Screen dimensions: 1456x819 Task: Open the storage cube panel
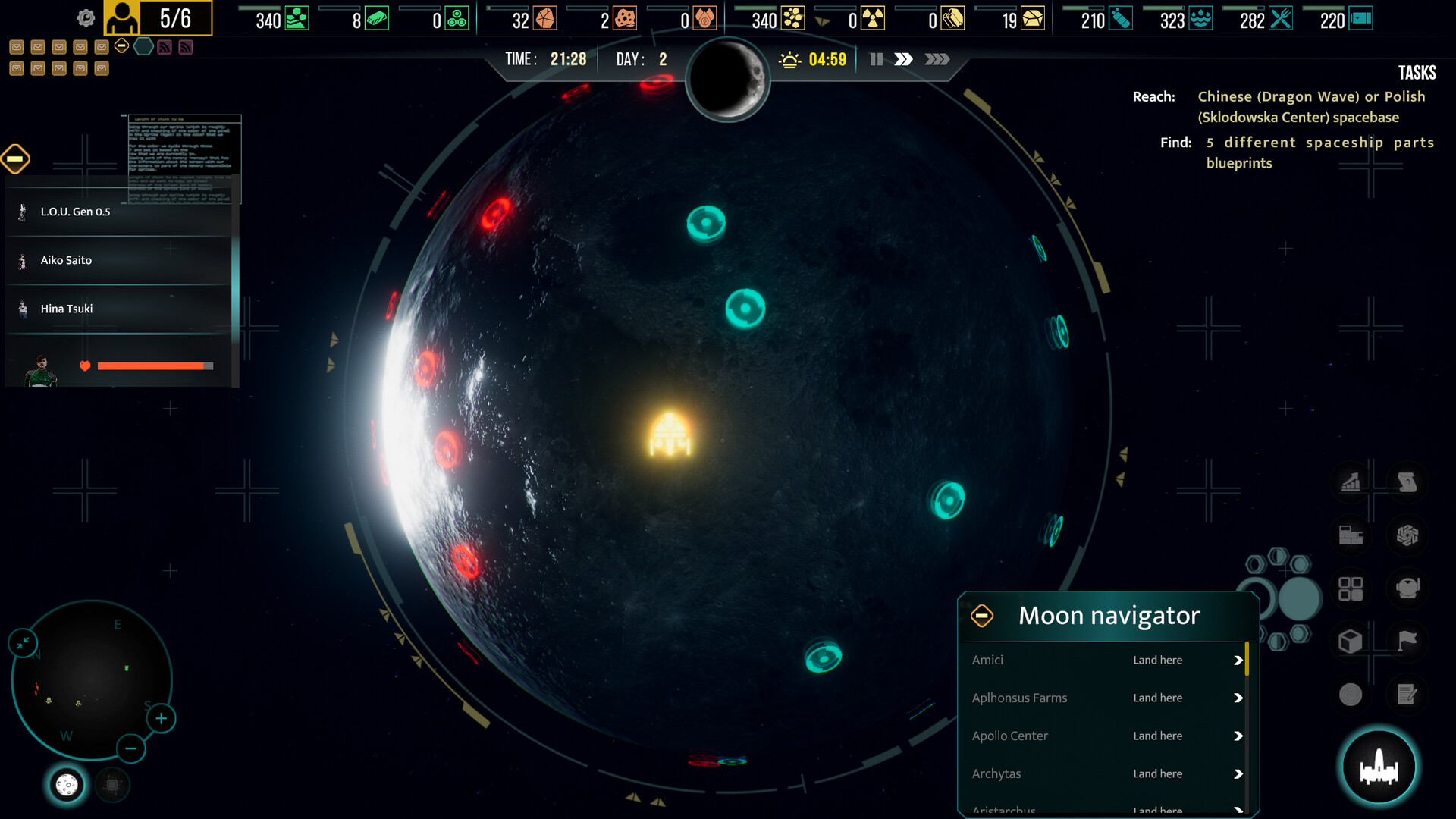pos(1351,642)
